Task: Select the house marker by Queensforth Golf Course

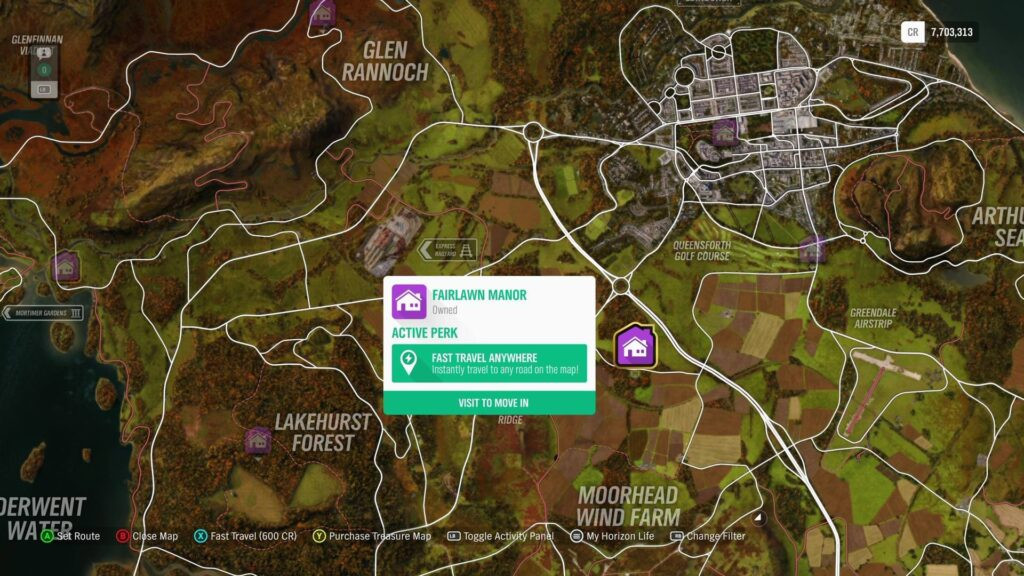Action: pos(812,249)
